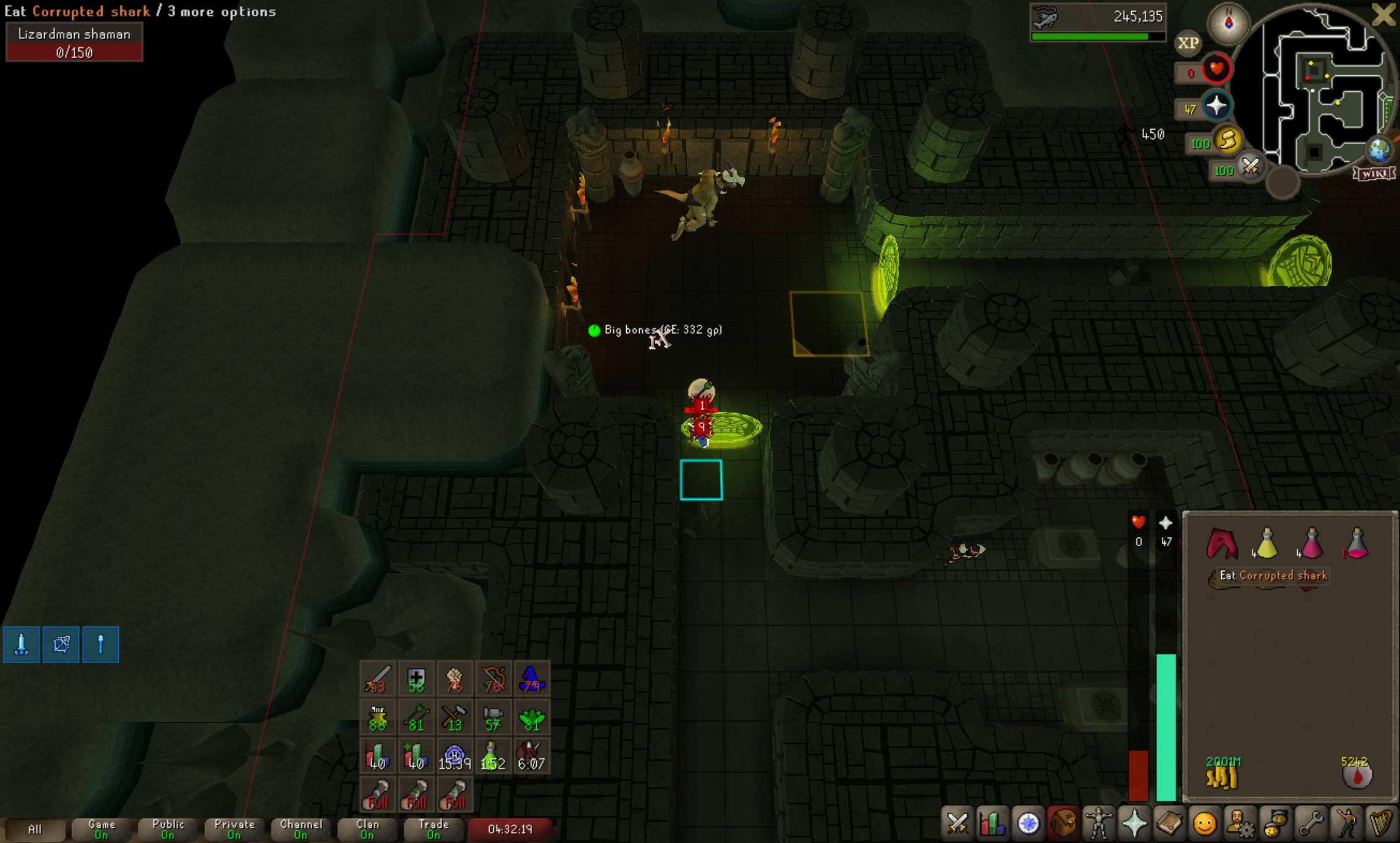Open the Emotes tab
Viewport: 1400px width, 843px height.
coord(1346,823)
